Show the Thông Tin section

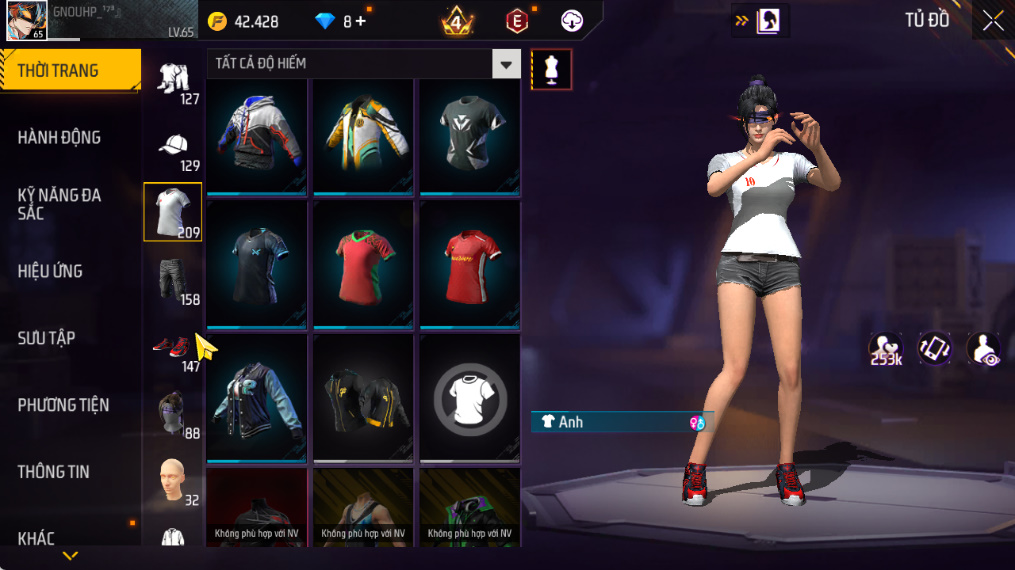(x=54, y=472)
